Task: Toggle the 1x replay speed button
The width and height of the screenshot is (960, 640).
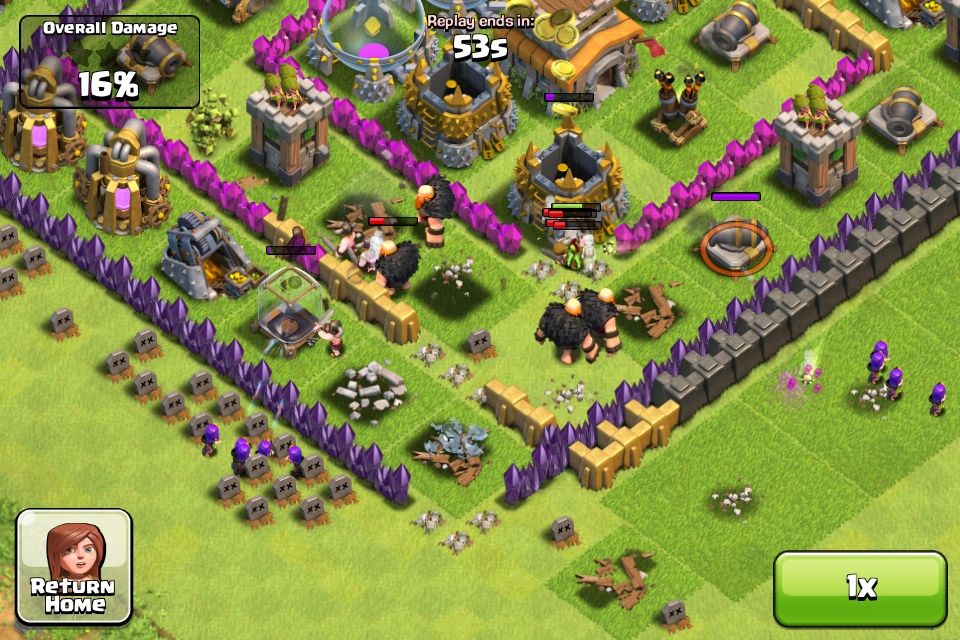Action: [859, 588]
